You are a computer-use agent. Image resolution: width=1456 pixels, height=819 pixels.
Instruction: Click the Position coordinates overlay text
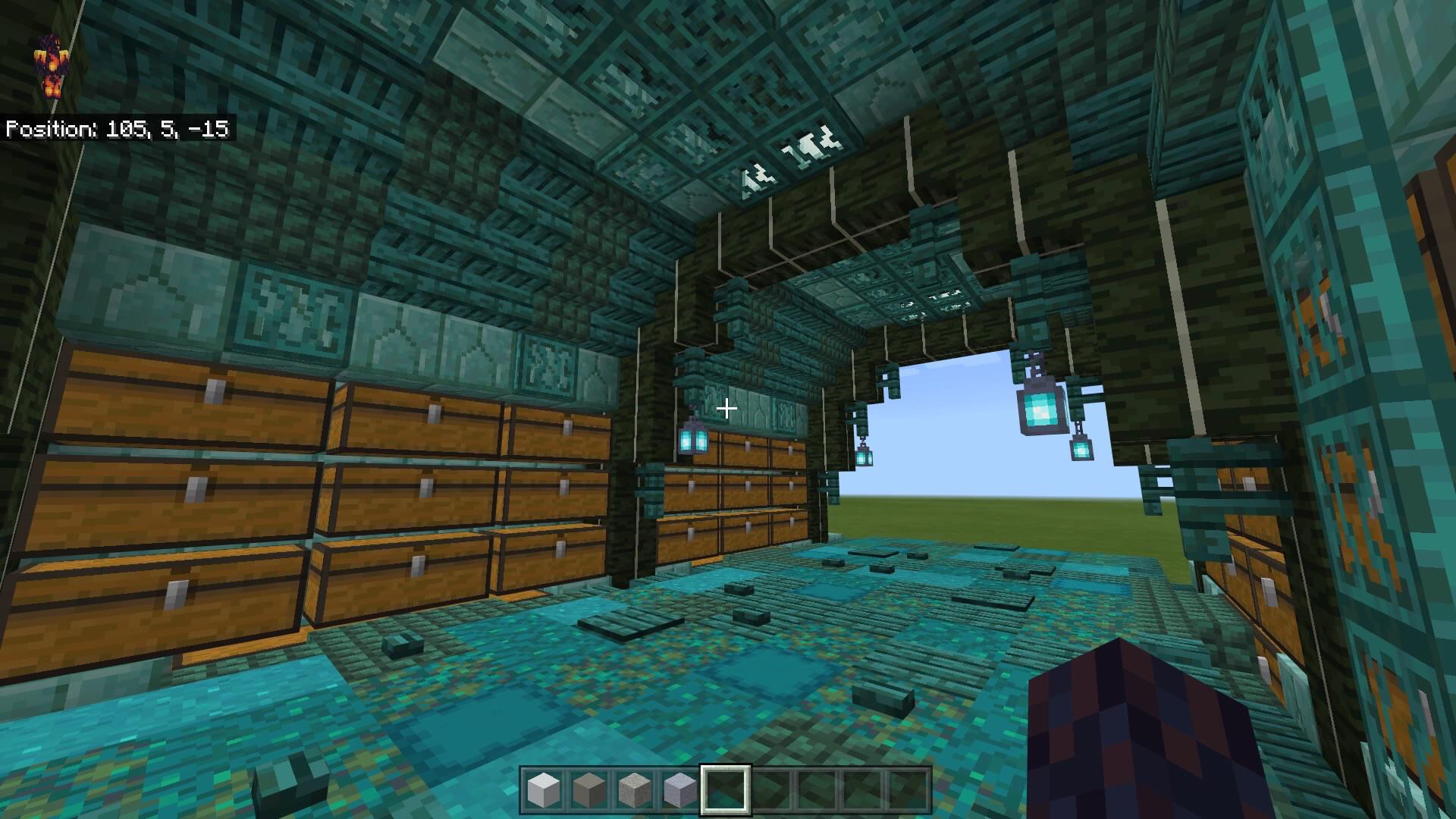[x=118, y=129]
